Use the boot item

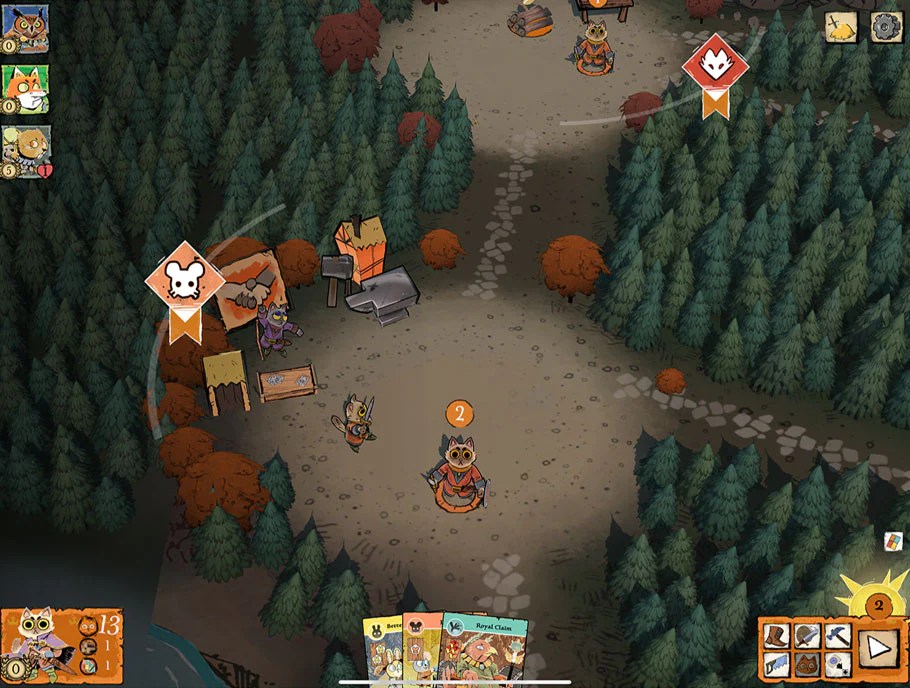click(x=777, y=635)
